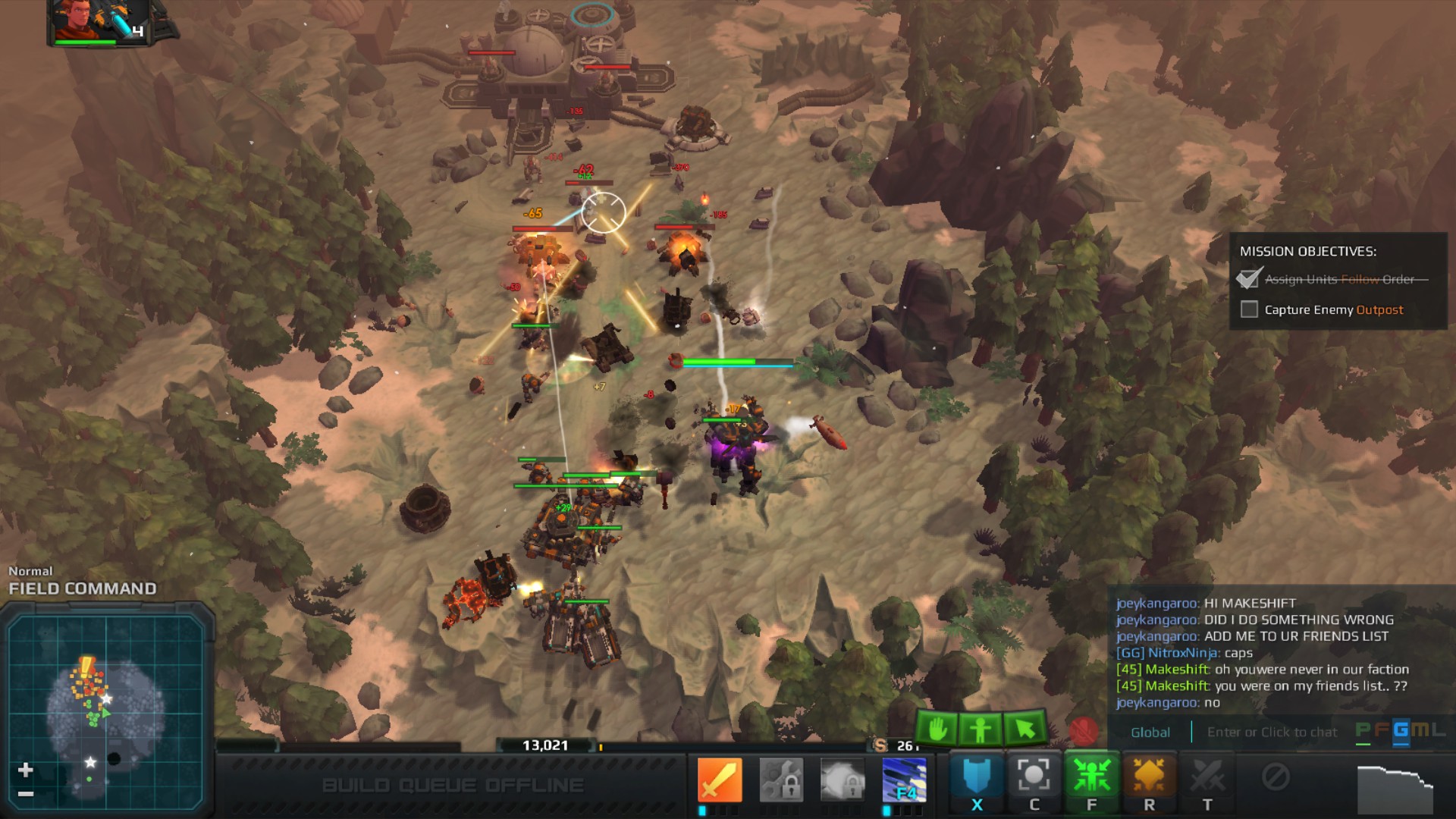Choose the green follow F order
Viewport: 1456px width, 819px height.
coord(1091,780)
